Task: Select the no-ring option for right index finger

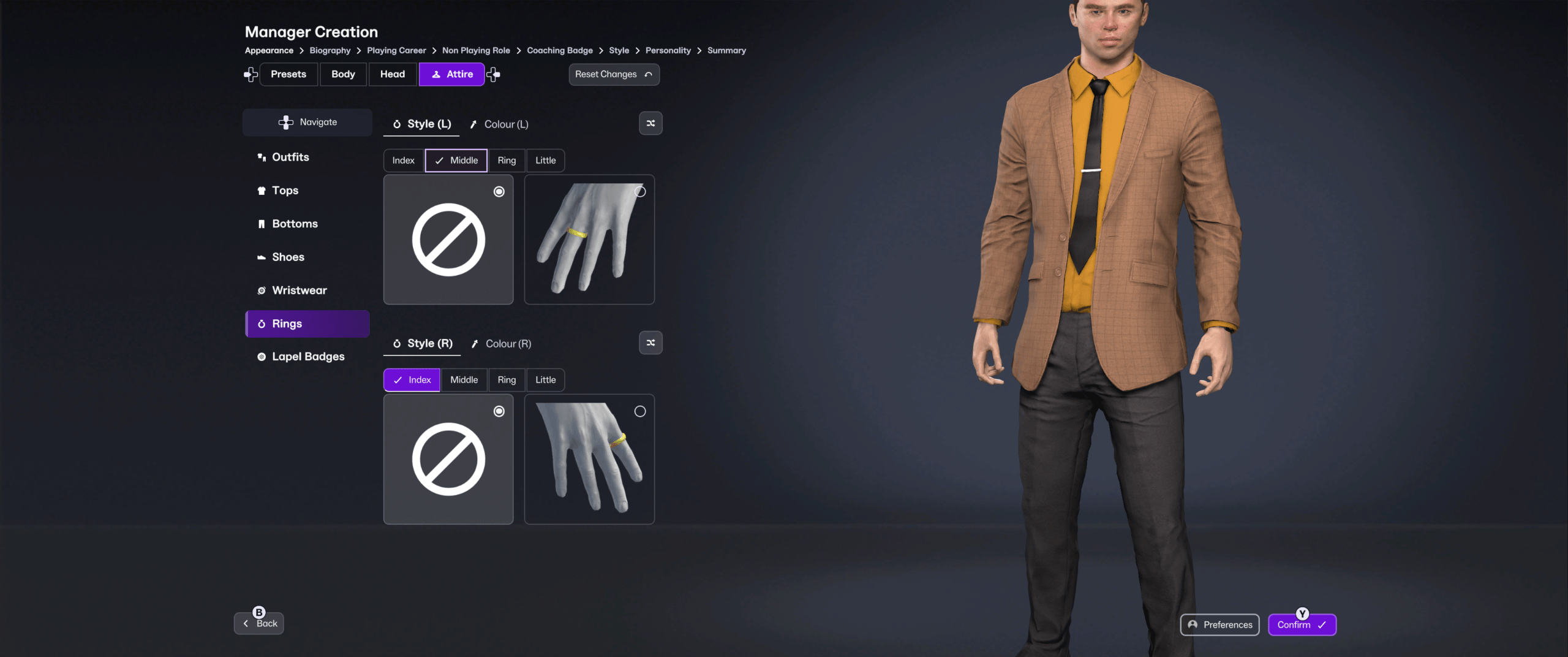Action: coord(448,459)
